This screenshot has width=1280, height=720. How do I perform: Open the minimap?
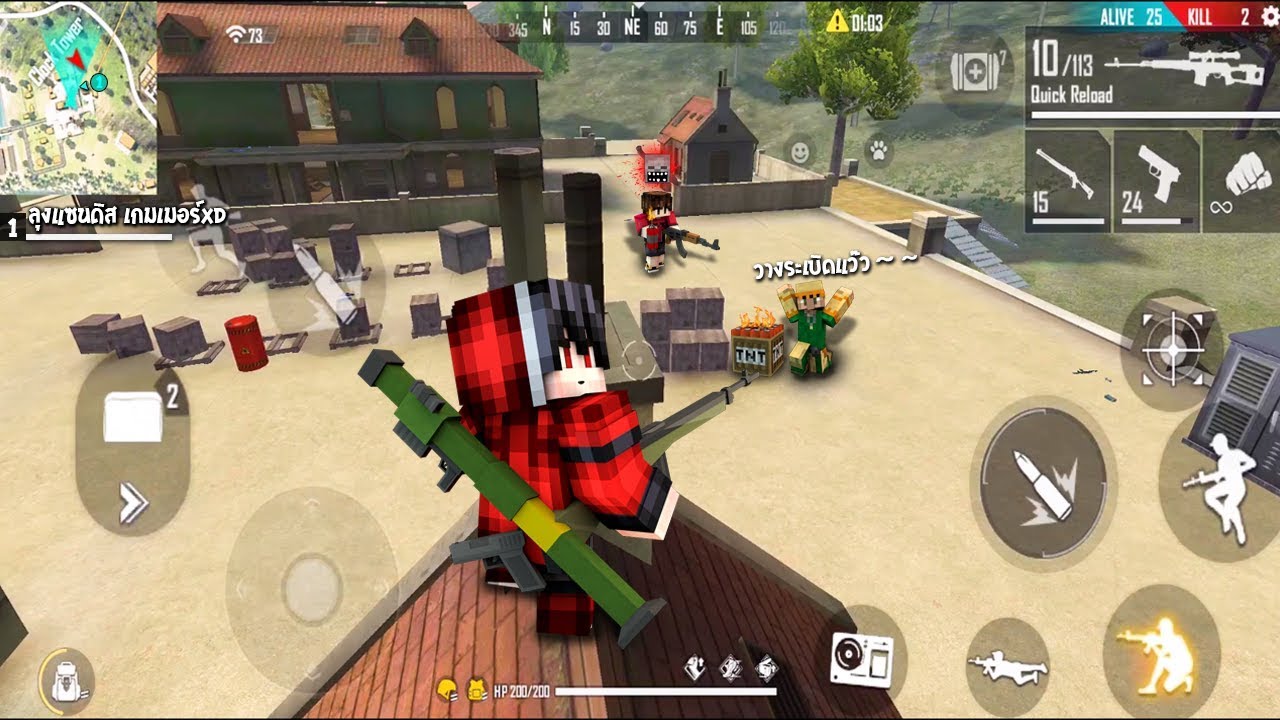[x=77, y=95]
